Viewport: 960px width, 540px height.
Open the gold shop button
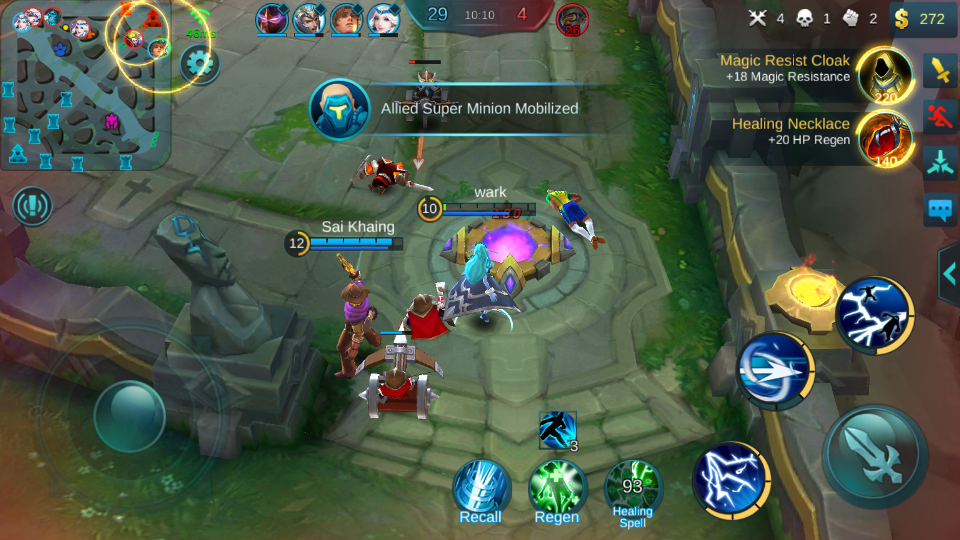[x=918, y=18]
